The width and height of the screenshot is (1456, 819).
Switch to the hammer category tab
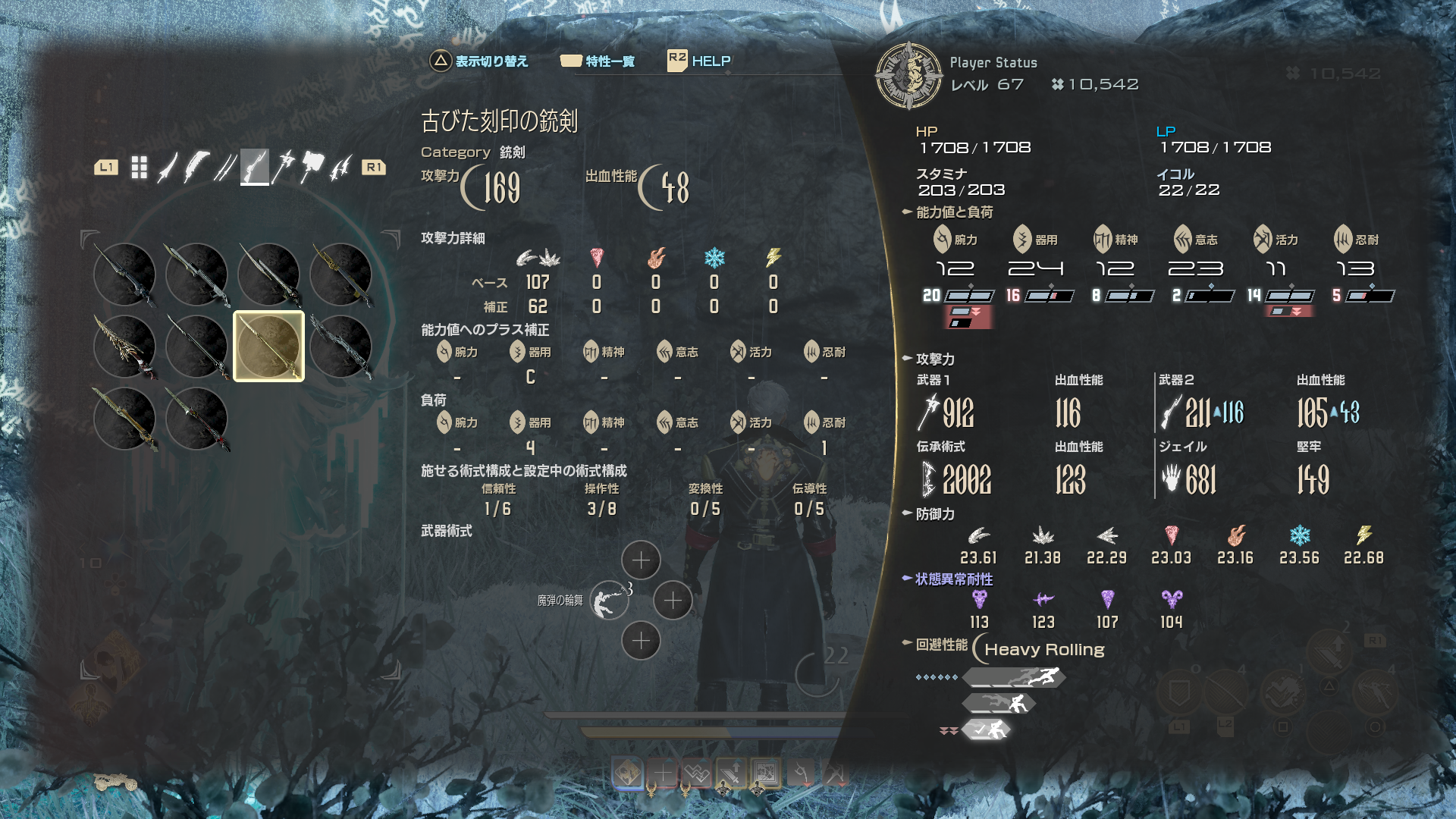[x=312, y=168]
